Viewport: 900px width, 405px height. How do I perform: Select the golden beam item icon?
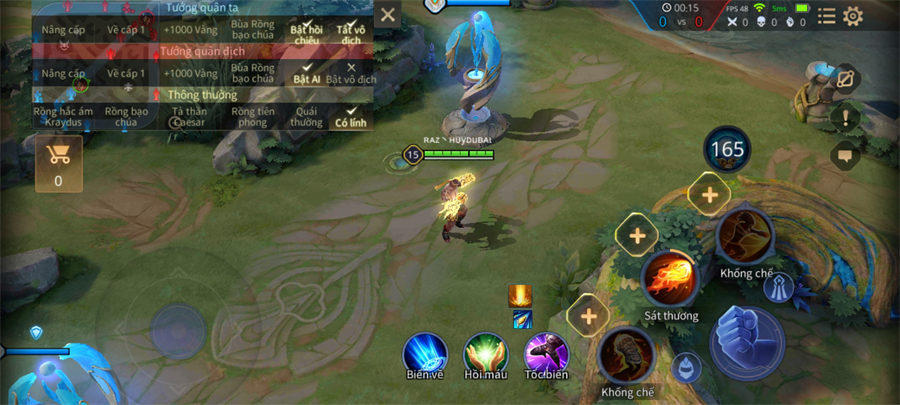point(520,295)
